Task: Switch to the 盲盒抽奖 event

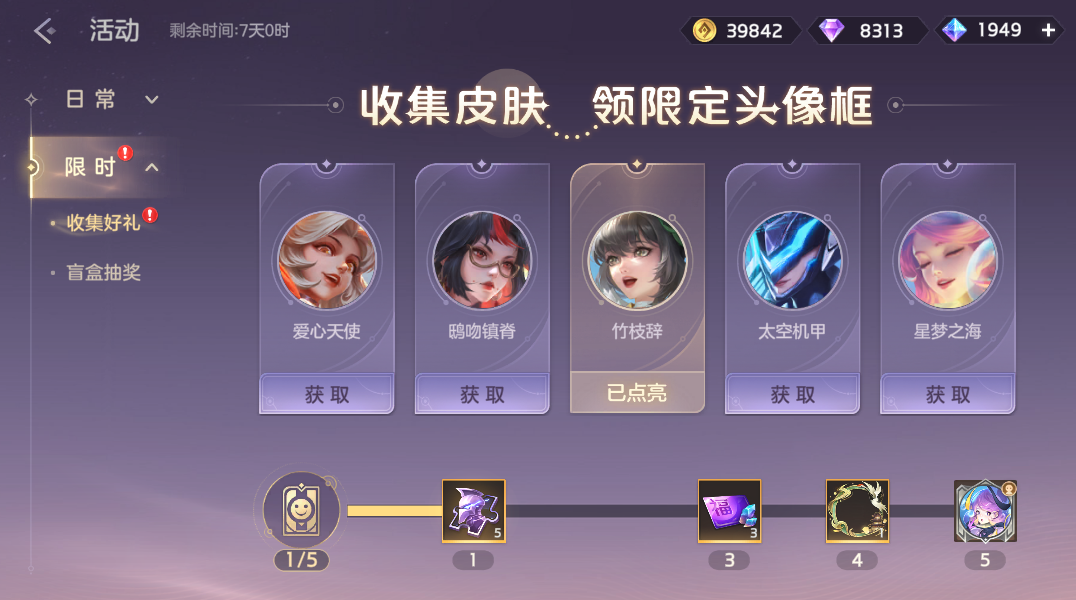Action: coord(103,272)
